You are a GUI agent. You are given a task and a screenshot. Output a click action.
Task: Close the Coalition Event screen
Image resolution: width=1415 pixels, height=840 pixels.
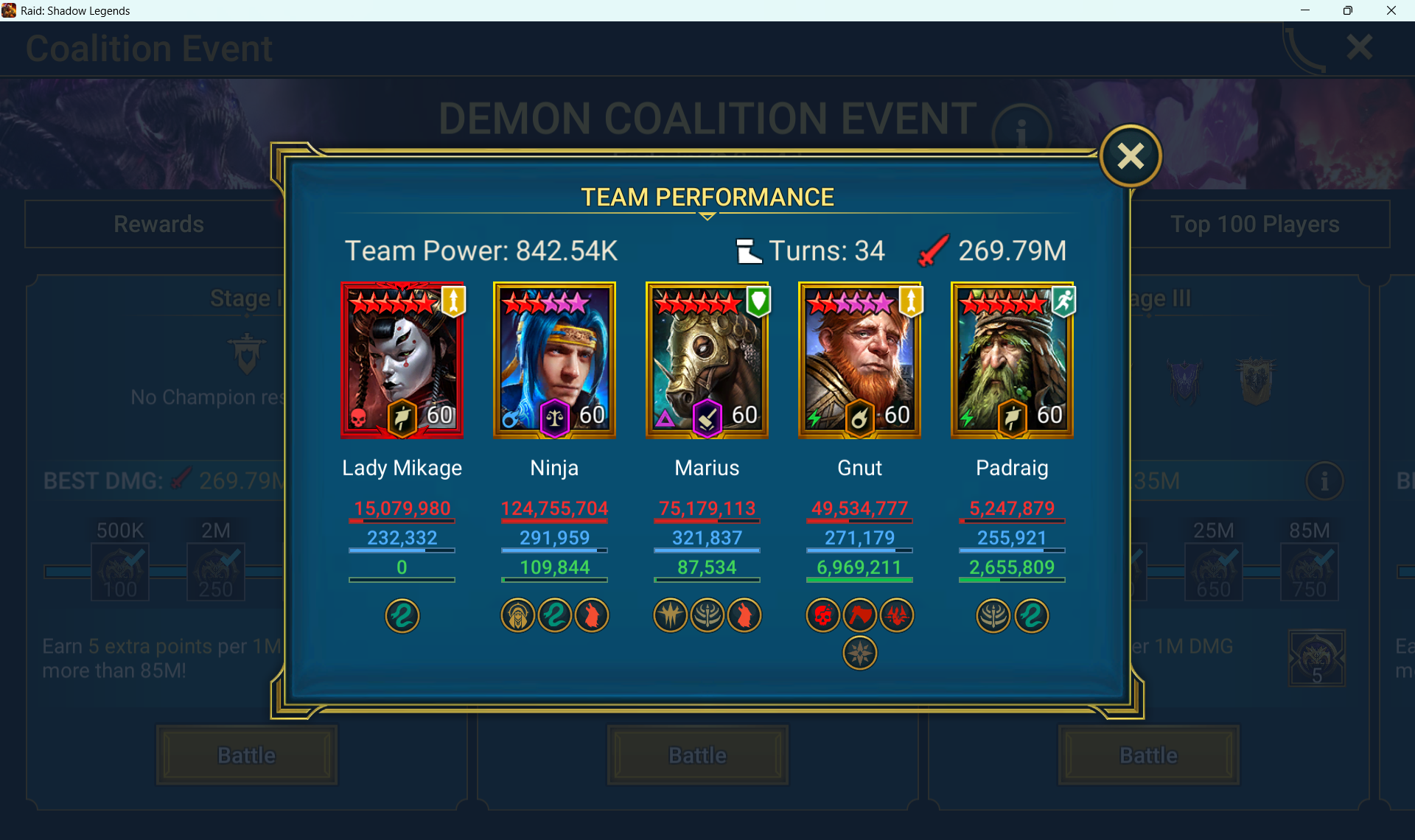1359,48
